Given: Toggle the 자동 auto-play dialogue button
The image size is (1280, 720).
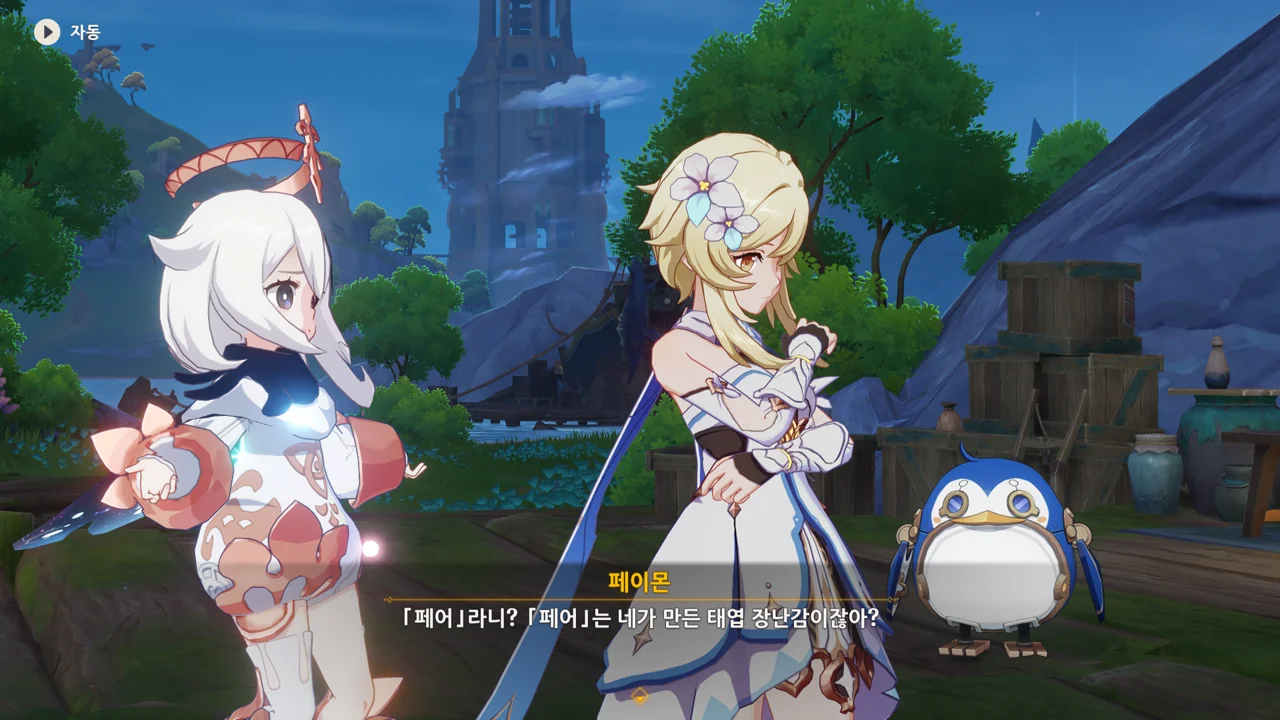Looking at the screenshot, I should coord(48,32).
